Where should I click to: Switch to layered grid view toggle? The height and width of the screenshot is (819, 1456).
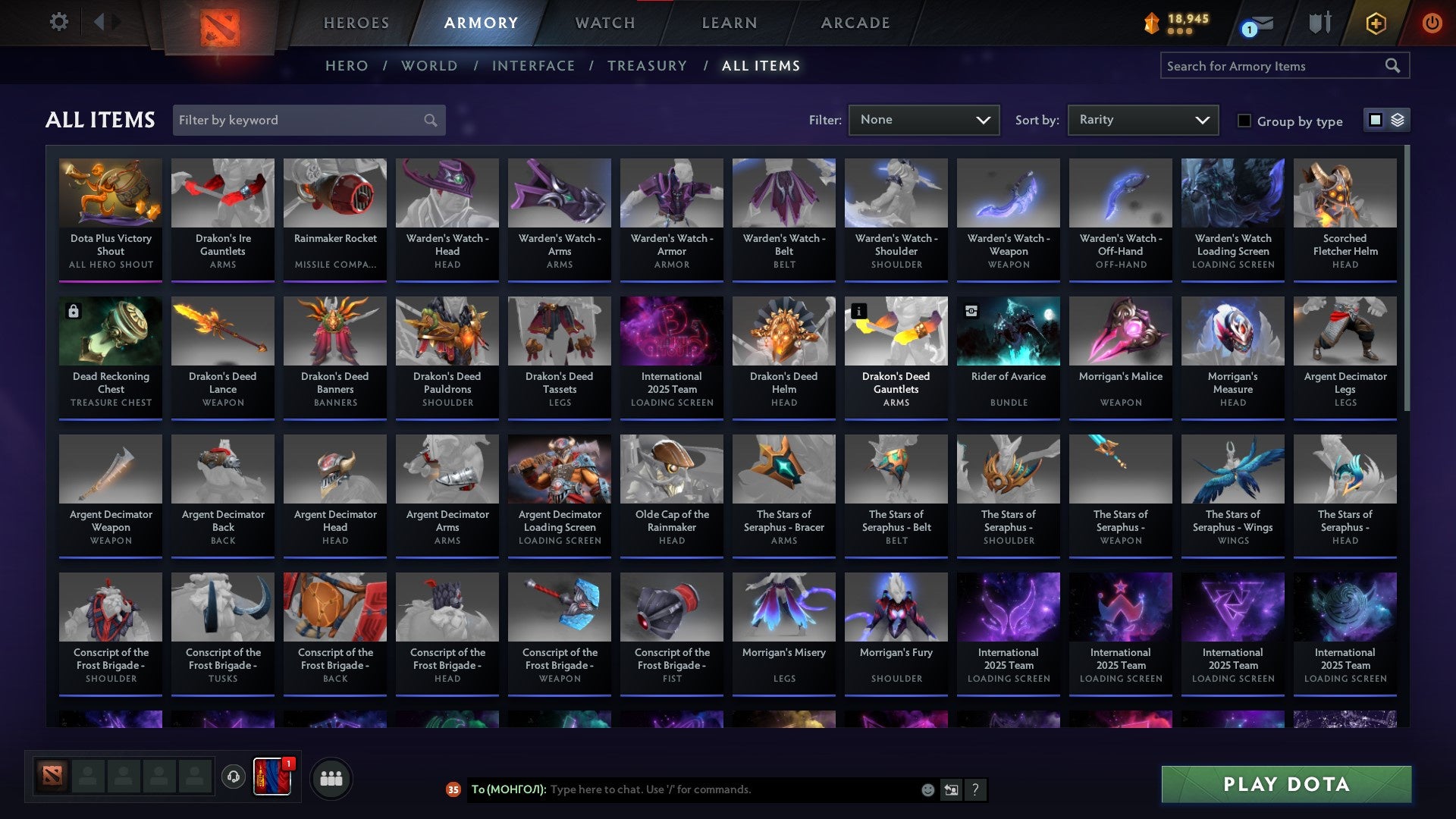[x=1399, y=120]
